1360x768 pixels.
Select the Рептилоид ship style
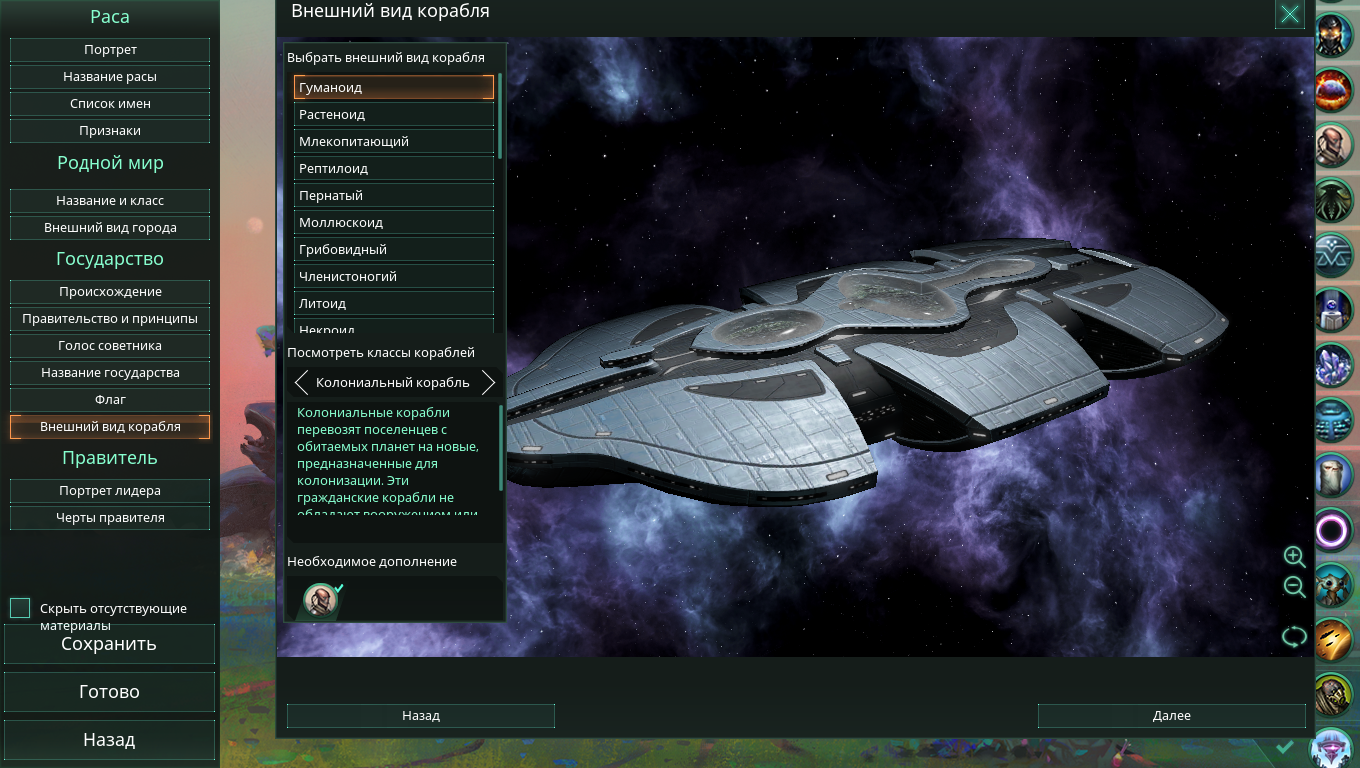pos(394,169)
